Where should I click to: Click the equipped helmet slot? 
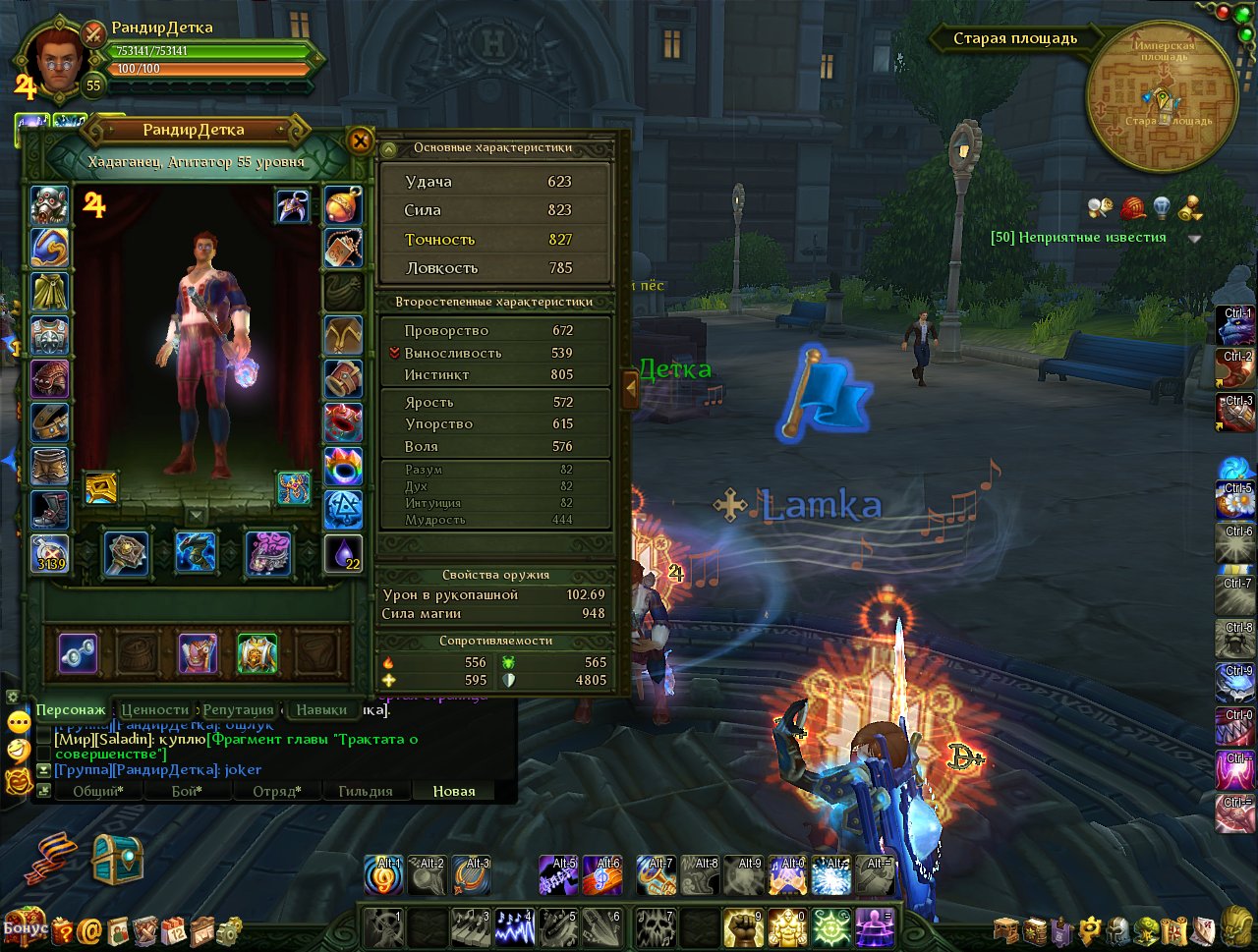(49, 206)
